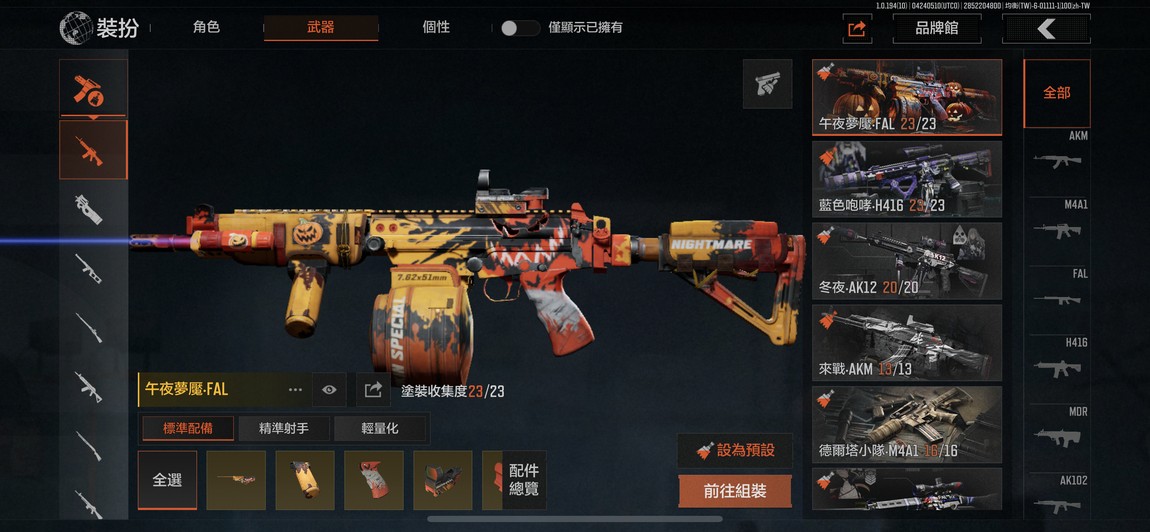Select the 來戰-AKM skin
The height and width of the screenshot is (532, 1150).
[x=906, y=342]
